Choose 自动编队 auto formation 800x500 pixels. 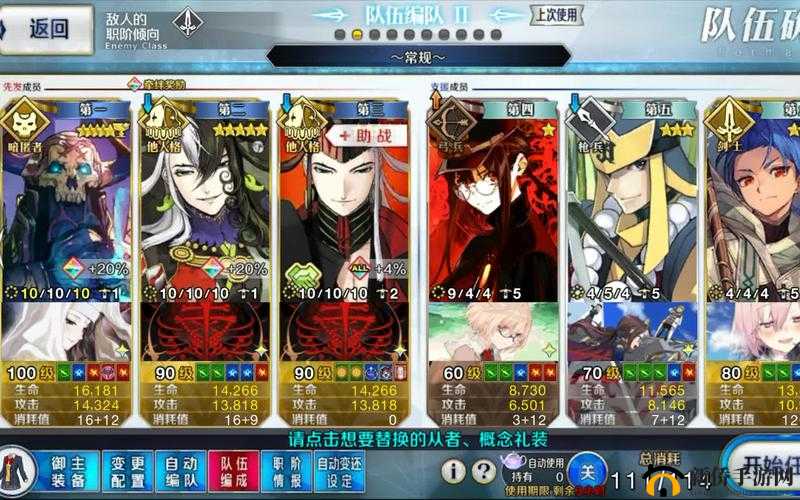181,471
